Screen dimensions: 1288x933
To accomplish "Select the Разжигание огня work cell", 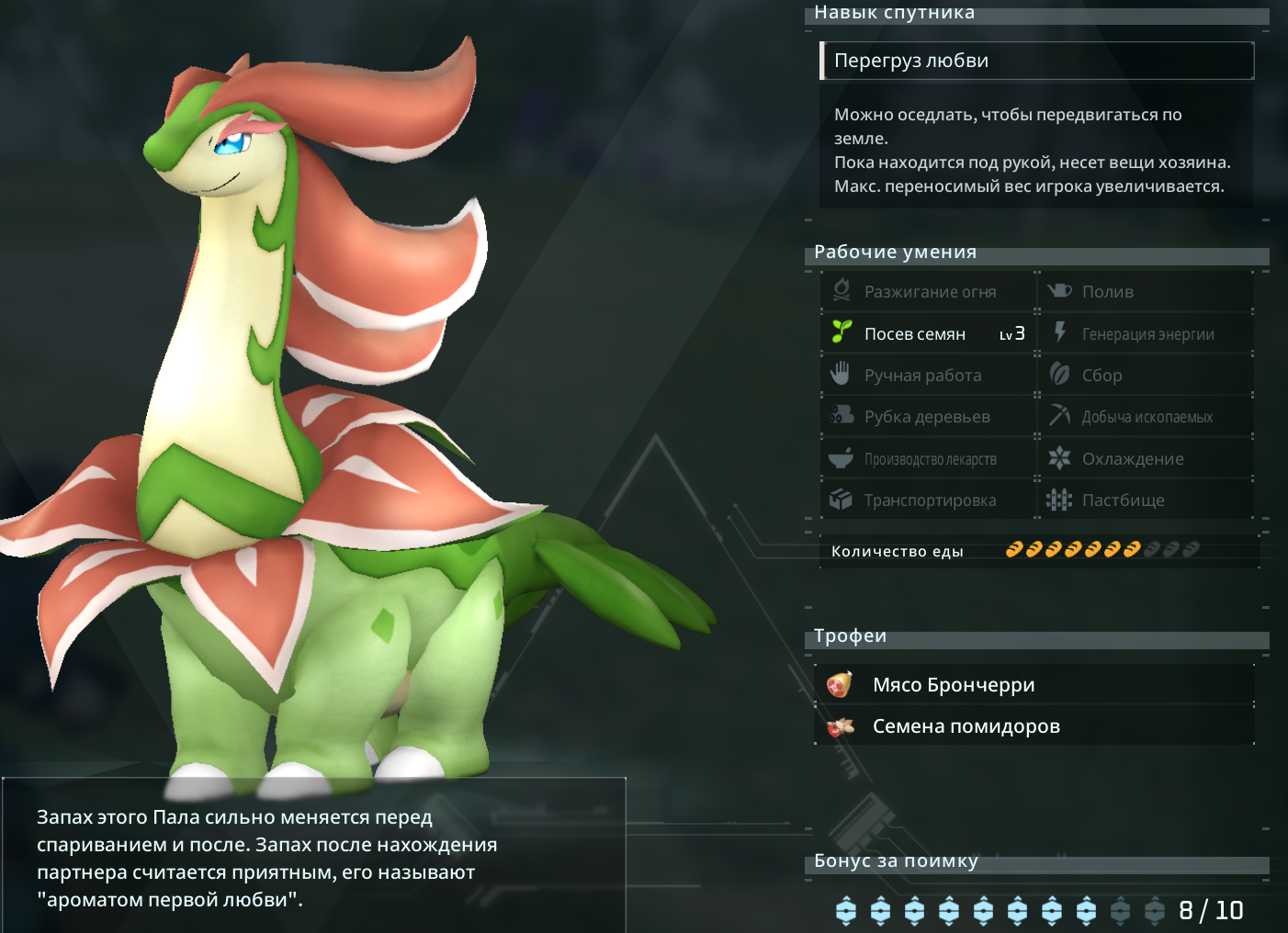I will pyautogui.click(x=928, y=292).
